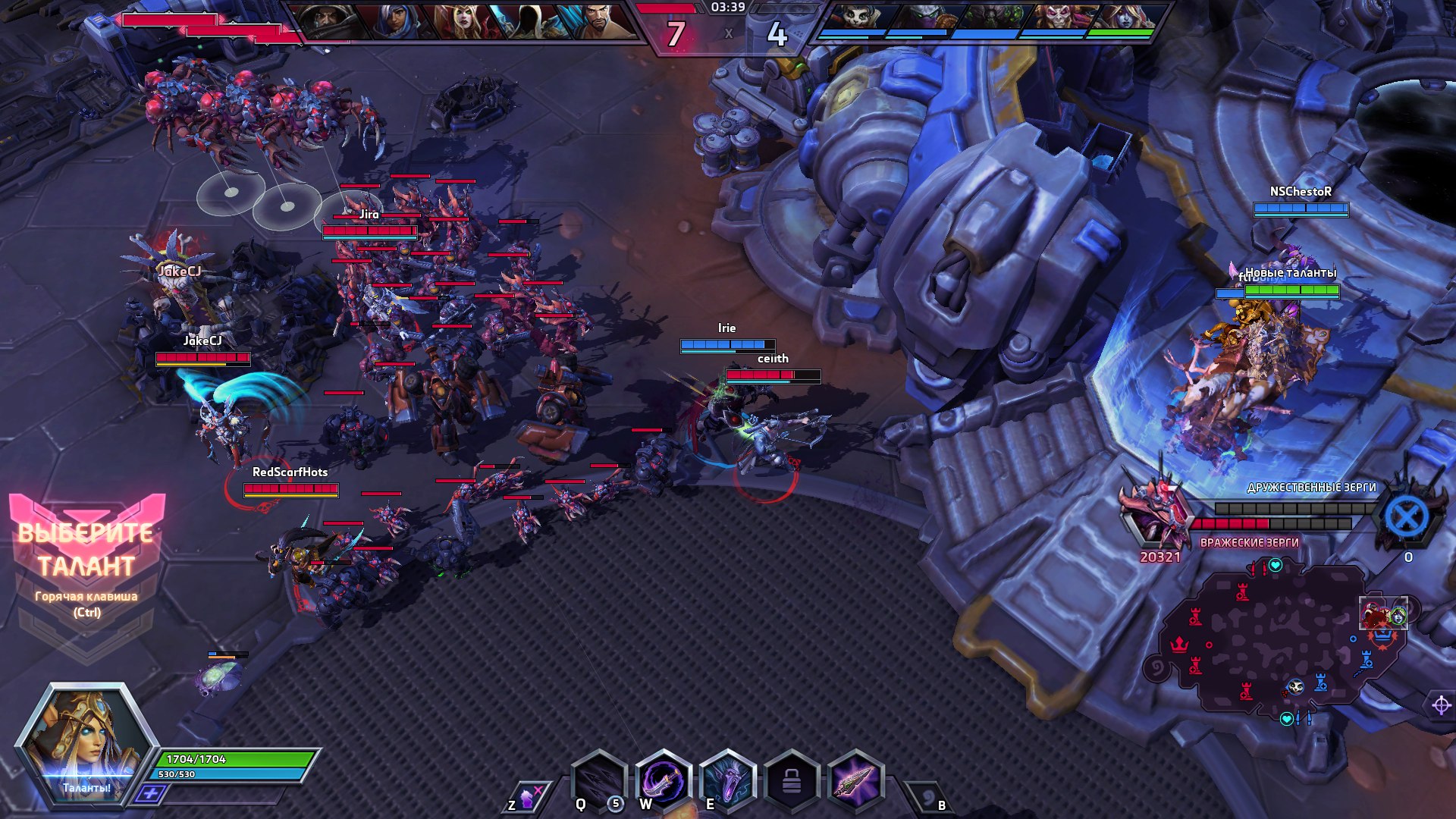Activate the mount horse icon
1456x819 pixels.
pyautogui.click(x=527, y=798)
